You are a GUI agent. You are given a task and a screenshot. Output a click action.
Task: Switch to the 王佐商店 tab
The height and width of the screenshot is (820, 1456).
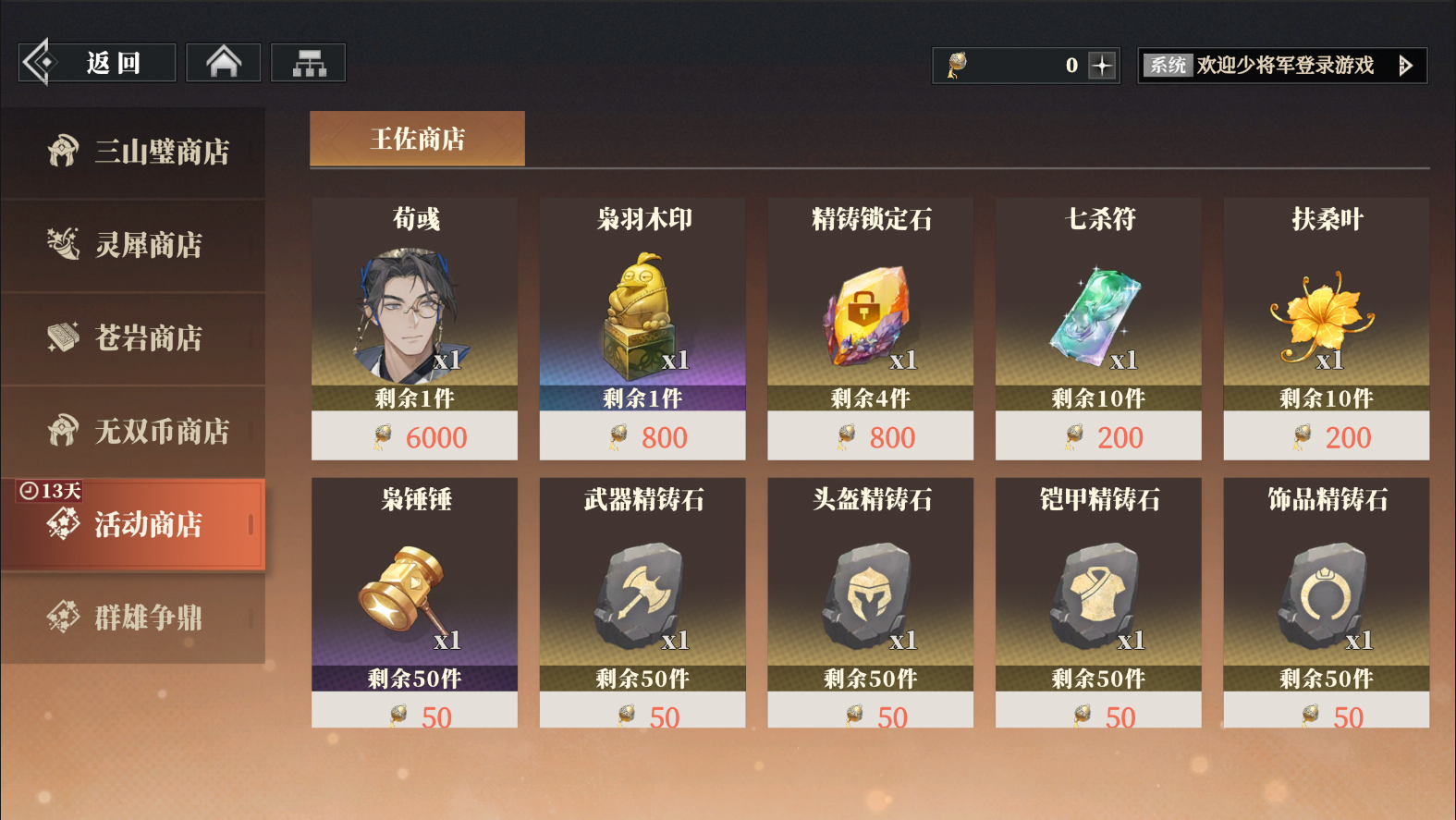point(417,138)
